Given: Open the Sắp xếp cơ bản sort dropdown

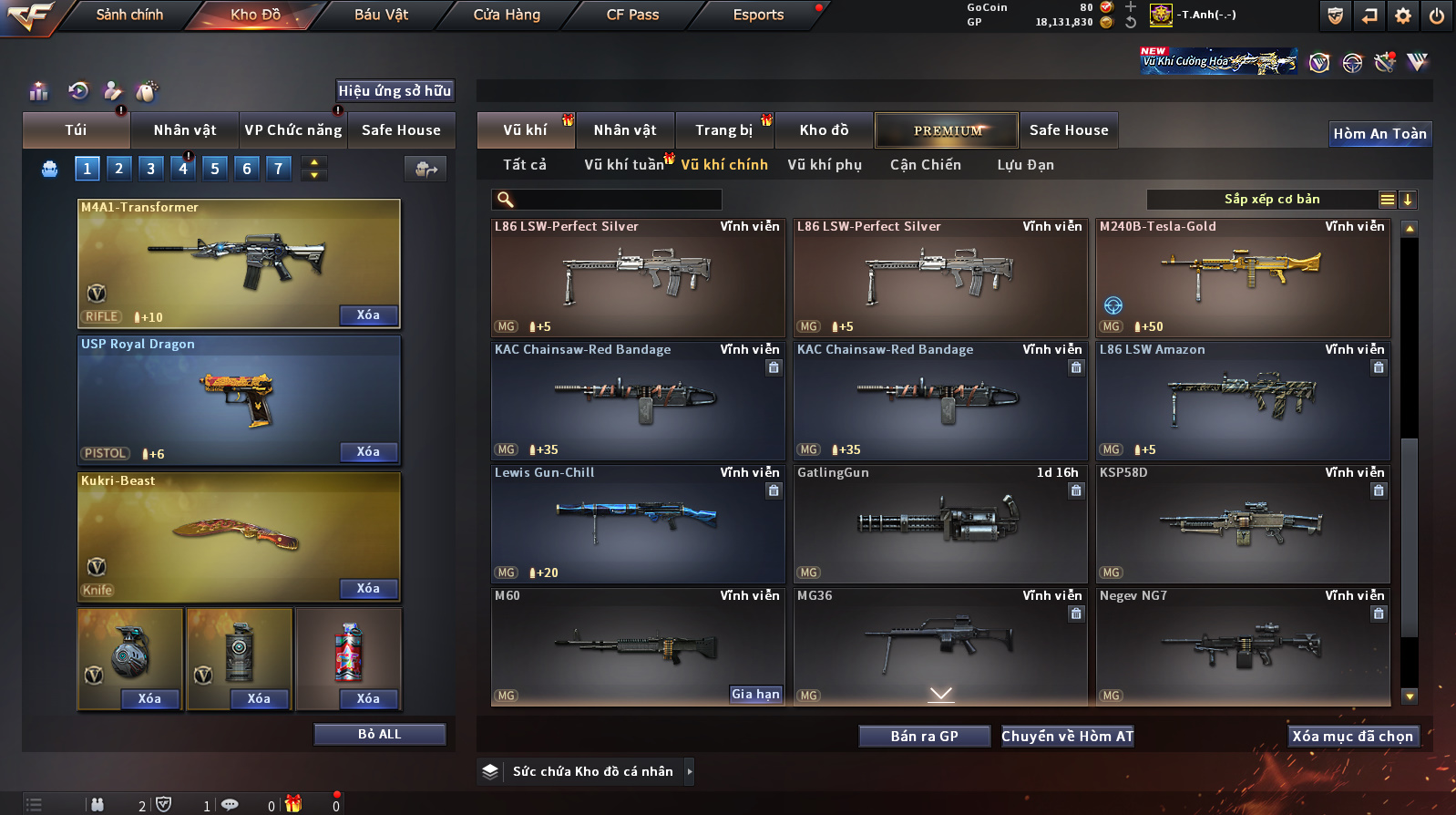Looking at the screenshot, I should tap(1272, 200).
